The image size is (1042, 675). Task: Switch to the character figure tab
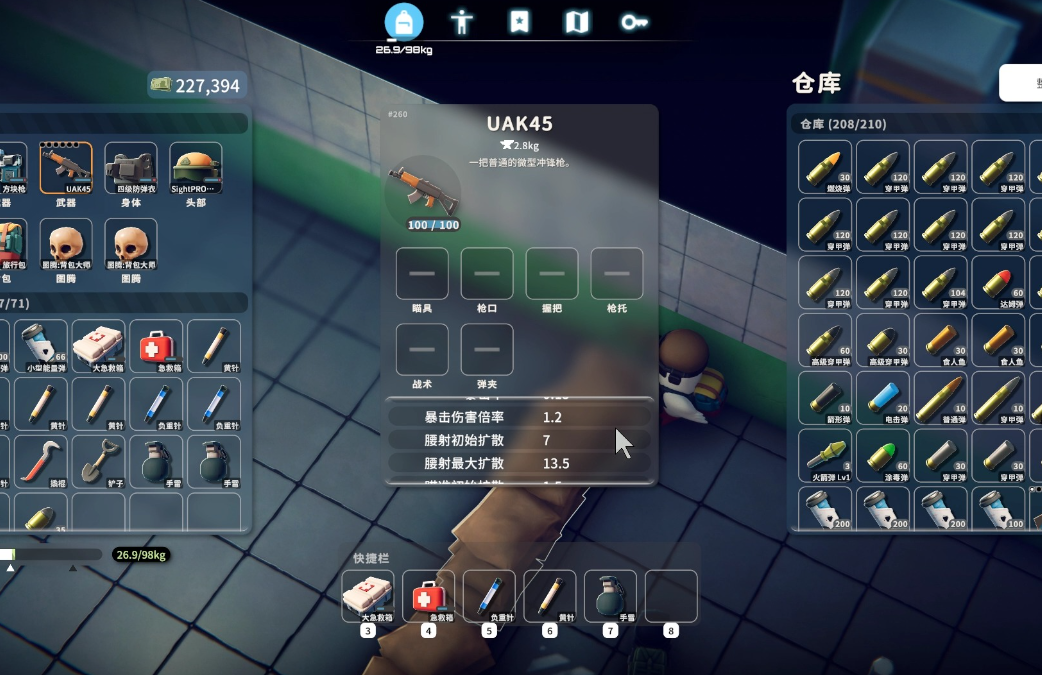461,22
